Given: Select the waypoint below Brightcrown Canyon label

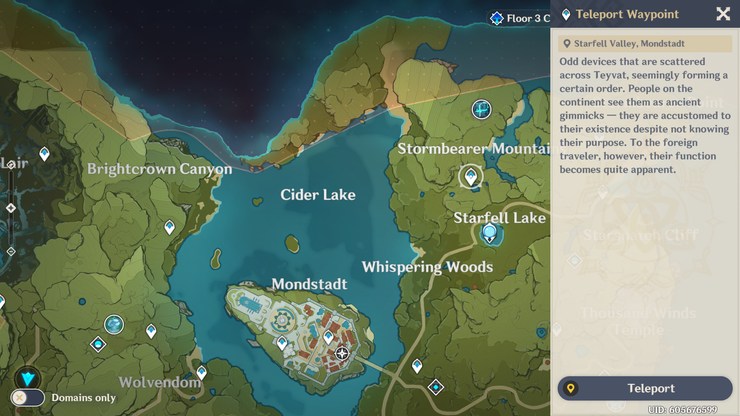Looking at the screenshot, I should tap(169, 228).
